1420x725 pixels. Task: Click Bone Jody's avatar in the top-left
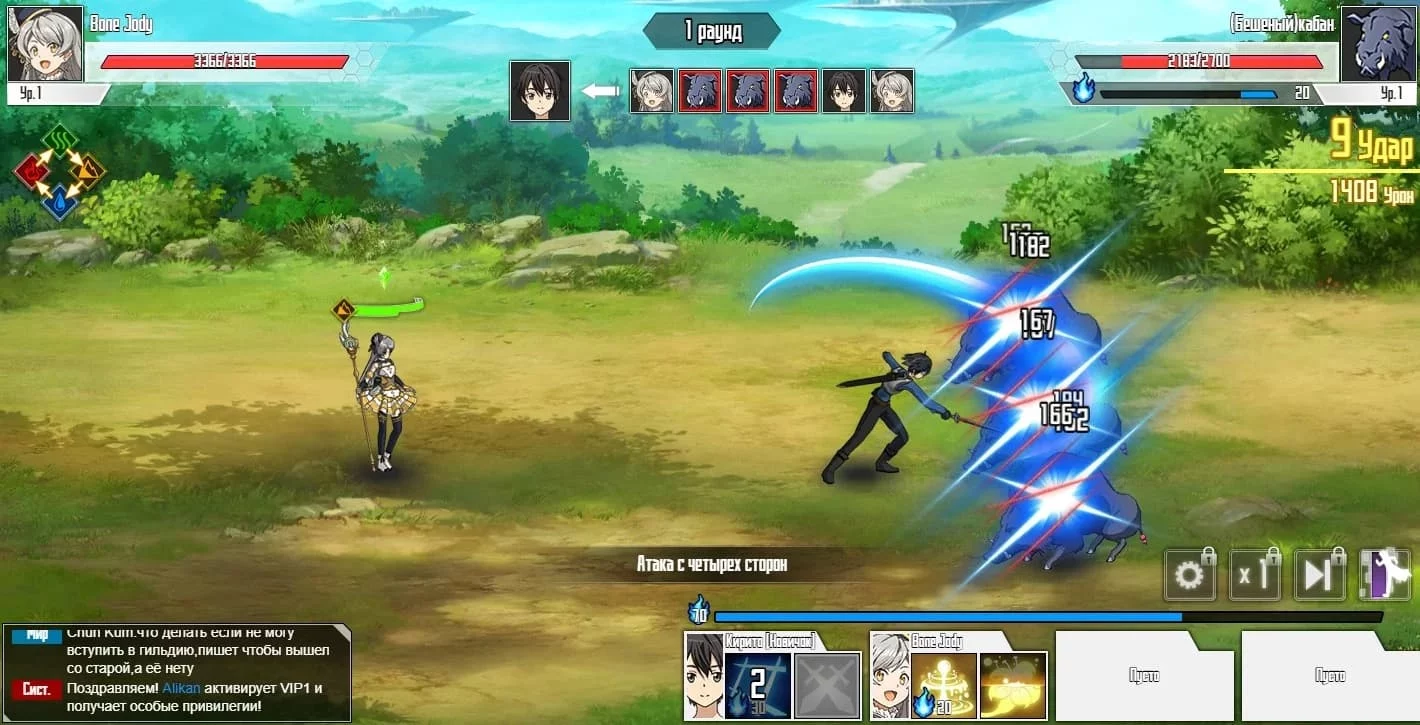click(45, 43)
